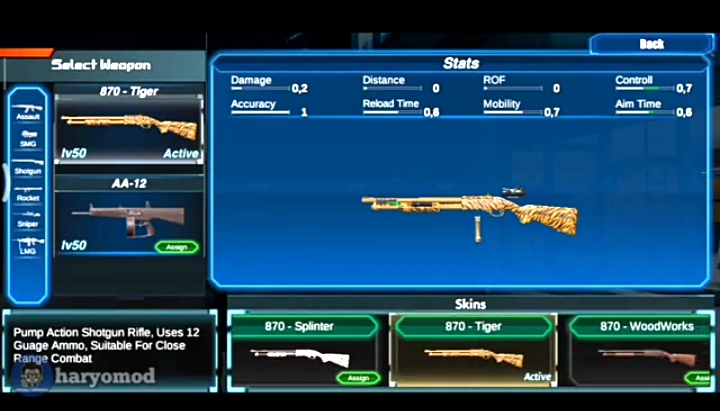
Task: Choose the 870 - Splinter skin tile
Action: click(x=304, y=350)
